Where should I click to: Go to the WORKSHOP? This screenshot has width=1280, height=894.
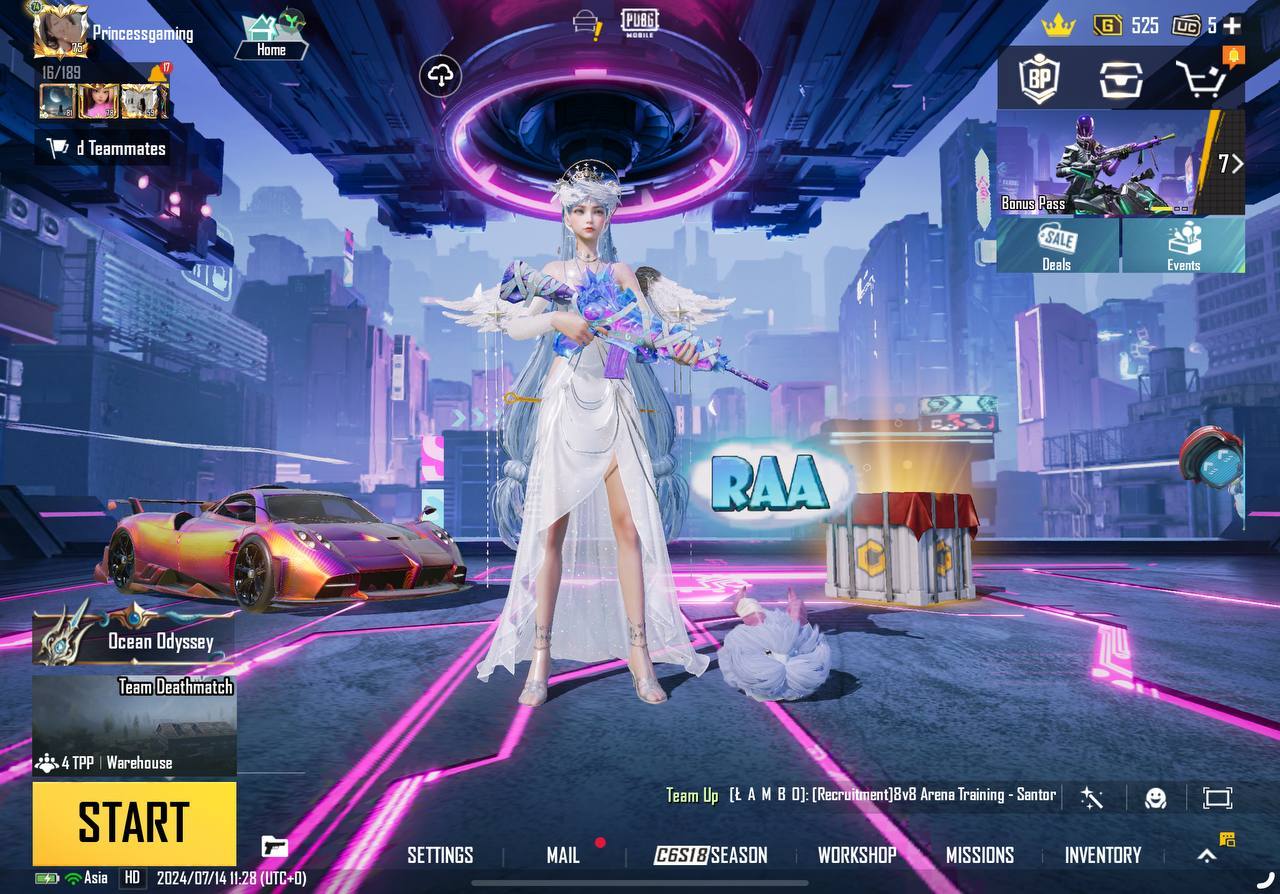(857, 855)
